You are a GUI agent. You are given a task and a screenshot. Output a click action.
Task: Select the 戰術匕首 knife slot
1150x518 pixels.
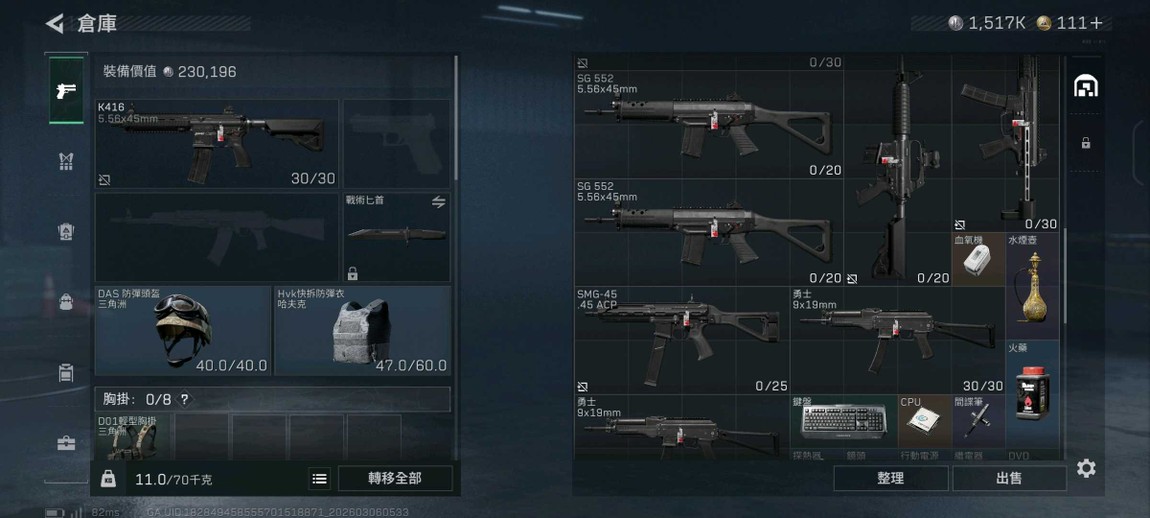pos(396,236)
